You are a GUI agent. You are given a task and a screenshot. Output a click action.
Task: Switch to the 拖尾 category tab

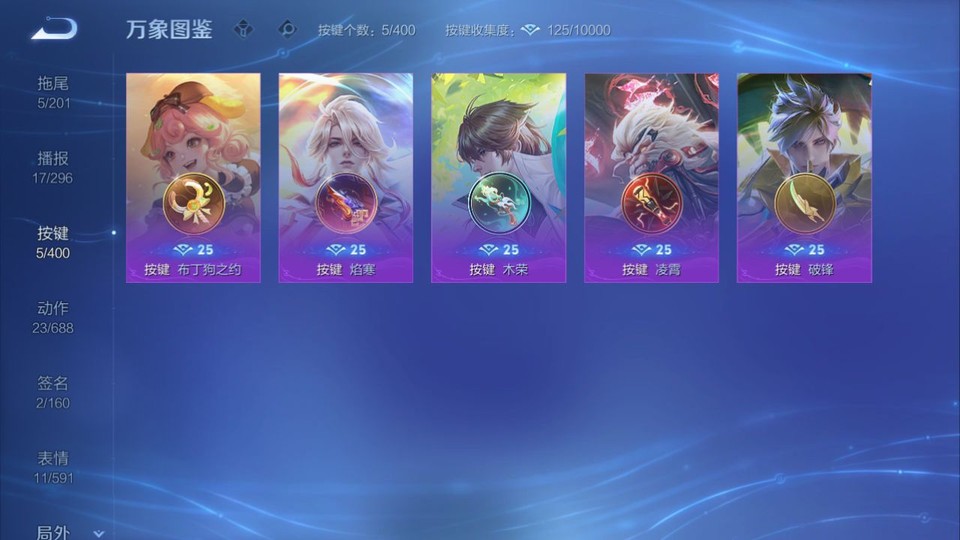[54, 92]
